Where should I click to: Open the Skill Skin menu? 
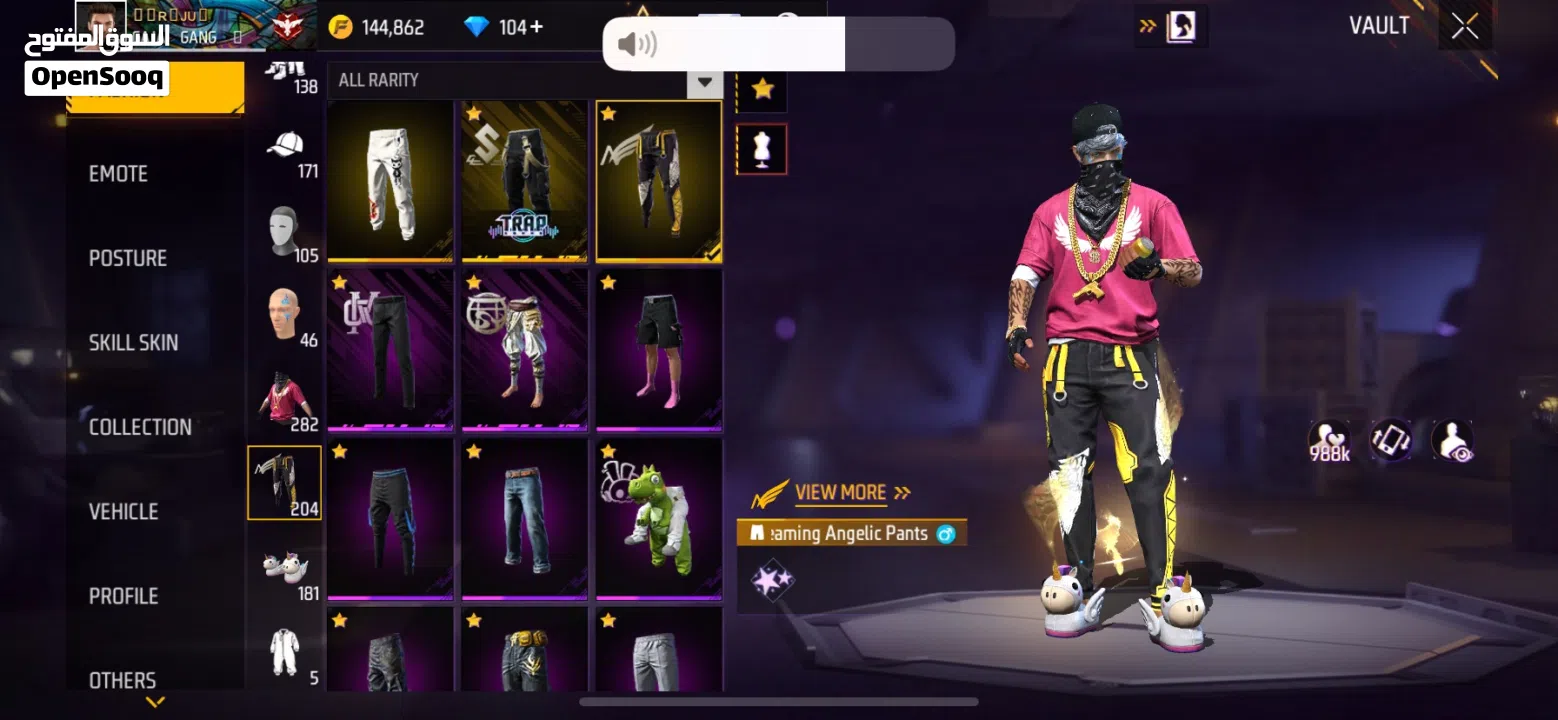point(133,342)
